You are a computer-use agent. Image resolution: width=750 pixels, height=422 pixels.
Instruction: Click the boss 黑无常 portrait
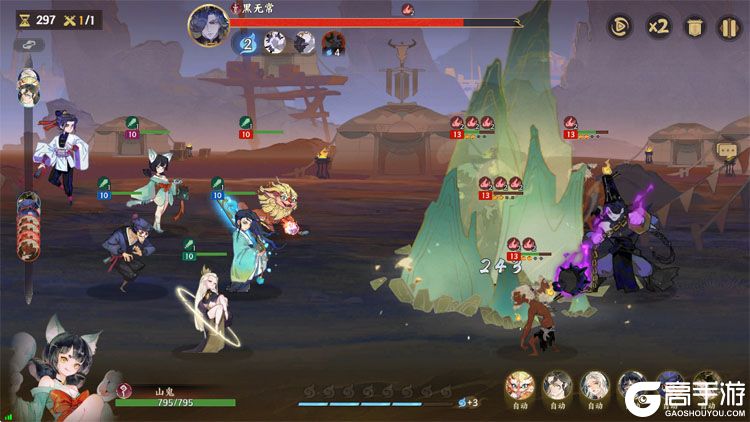208,22
